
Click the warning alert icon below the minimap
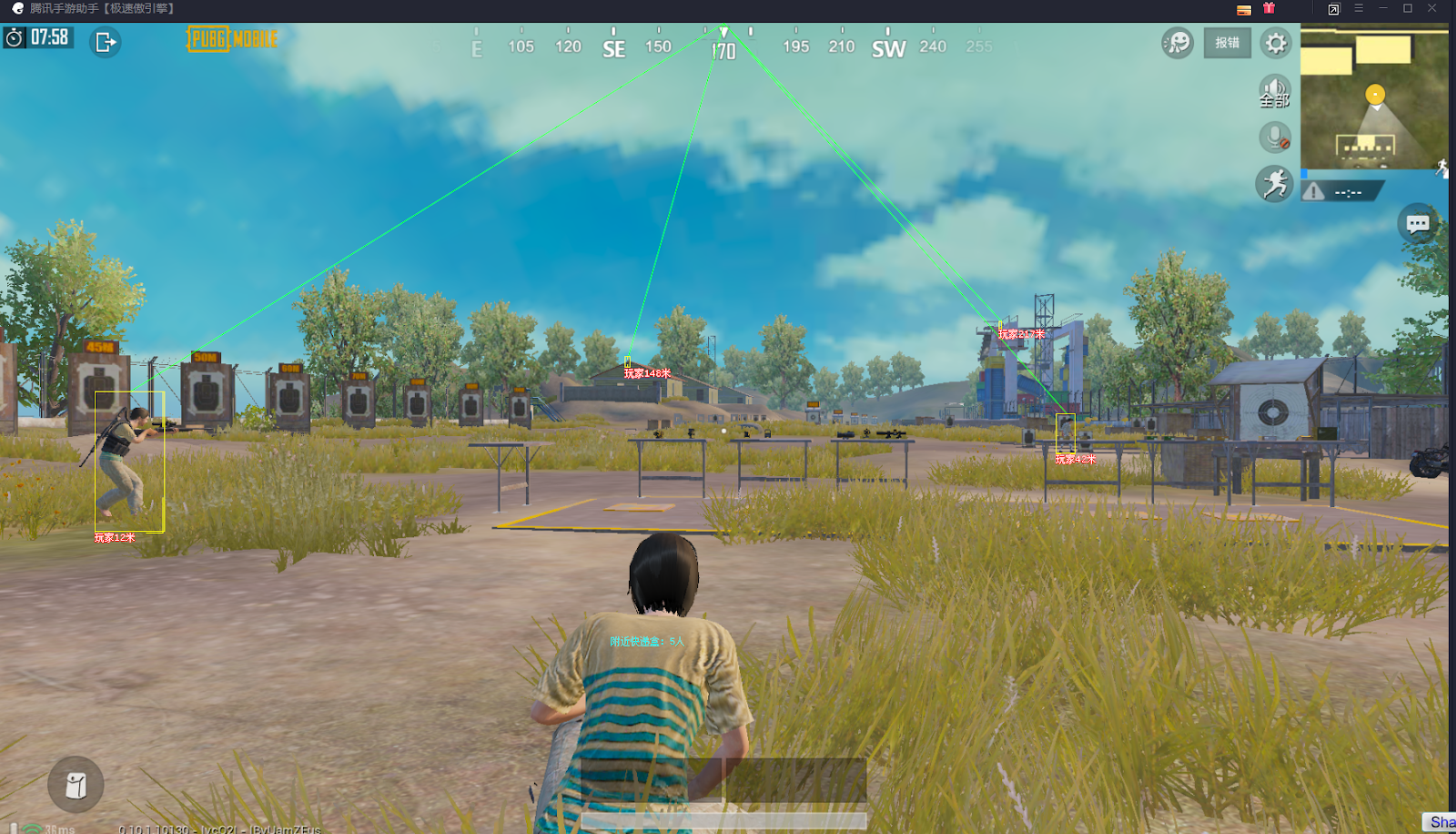pos(1314,191)
